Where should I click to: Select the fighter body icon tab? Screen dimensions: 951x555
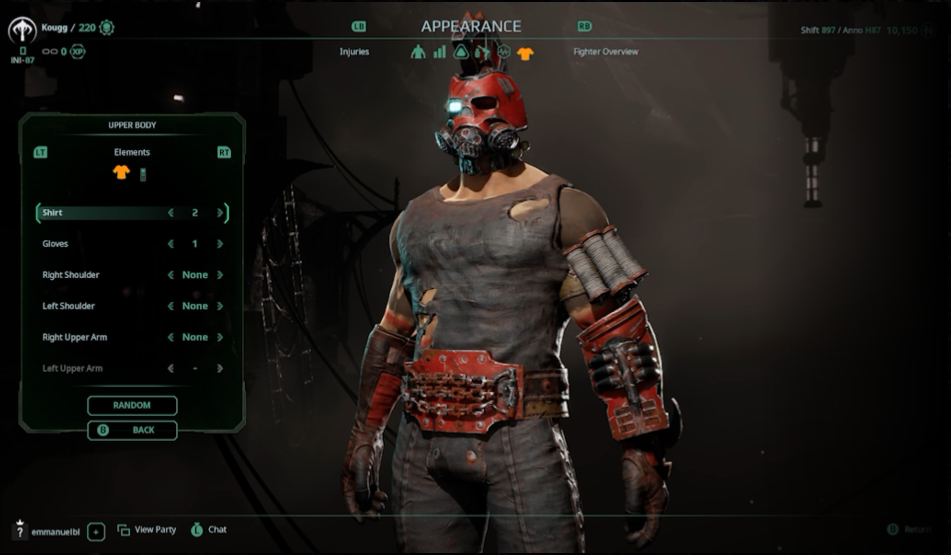418,52
